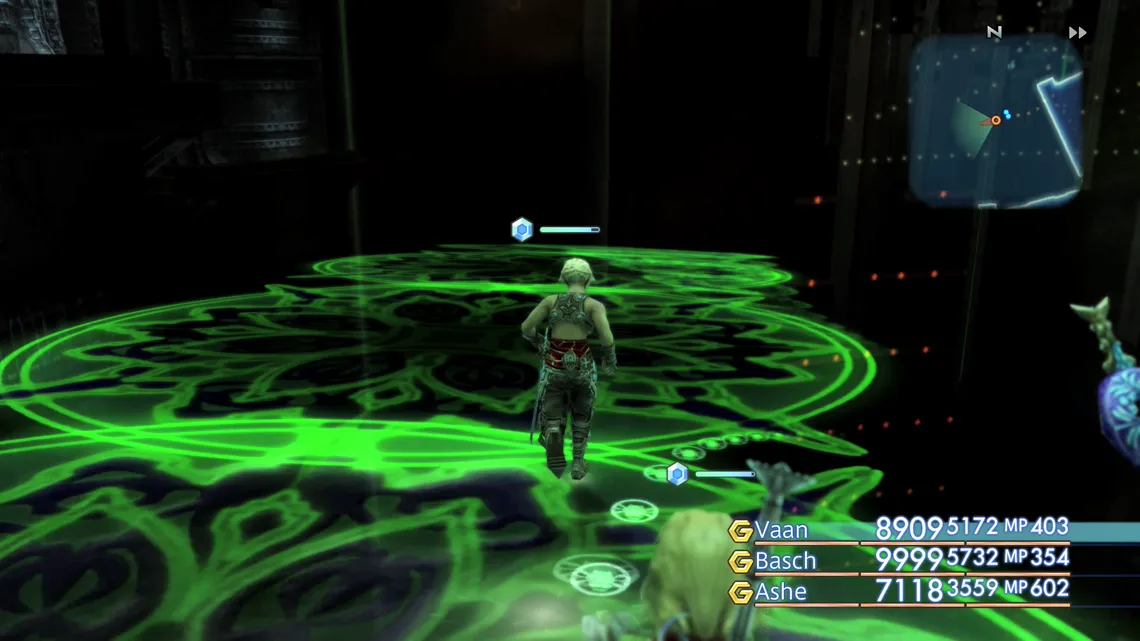Toggle the gambit icon beside Ashe
Image resolution: width=1140 pixels, height=641 pixels.
[x=740, y=592]
